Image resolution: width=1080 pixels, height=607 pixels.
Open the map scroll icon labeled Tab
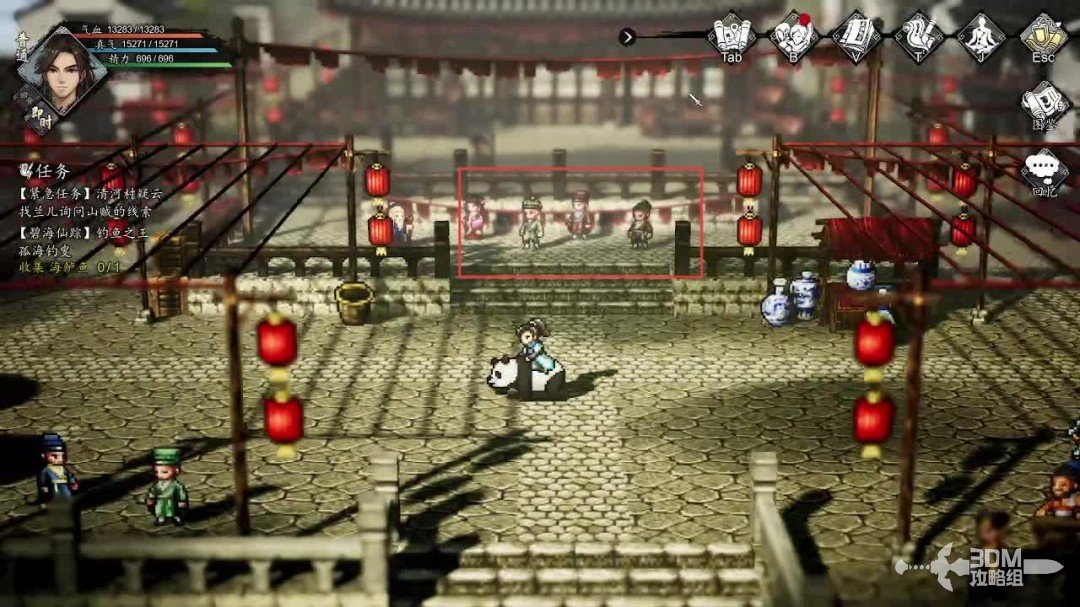(731, 36)
